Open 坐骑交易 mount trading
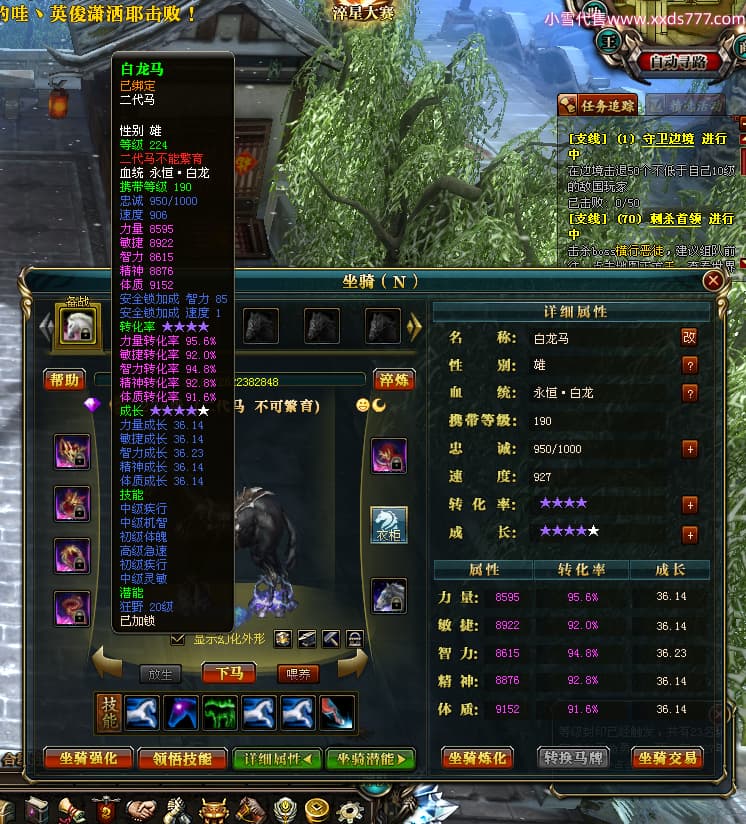746x824 pixels. click(x=667, y=758)
